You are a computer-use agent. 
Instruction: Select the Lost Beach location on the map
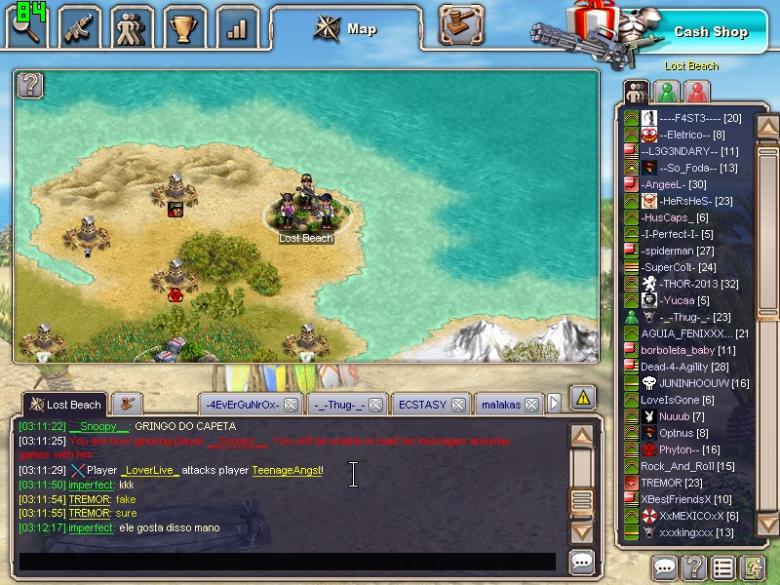[305, 212]
